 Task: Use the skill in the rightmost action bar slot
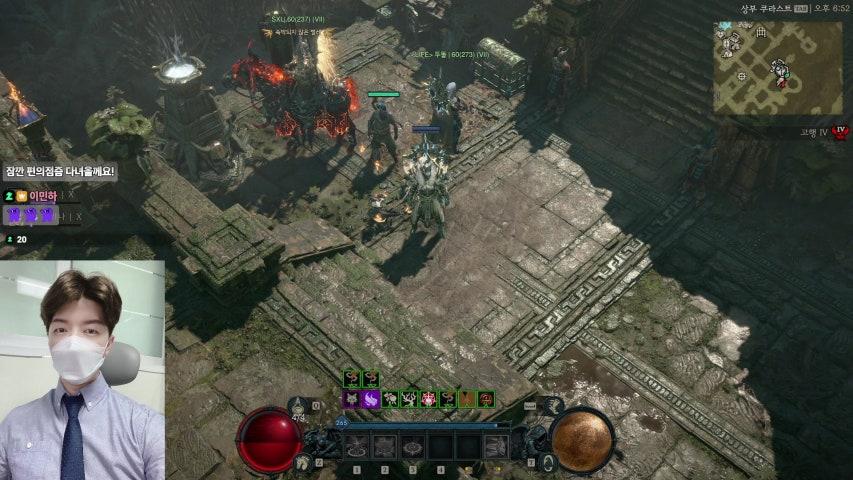(x=495, y=447)
